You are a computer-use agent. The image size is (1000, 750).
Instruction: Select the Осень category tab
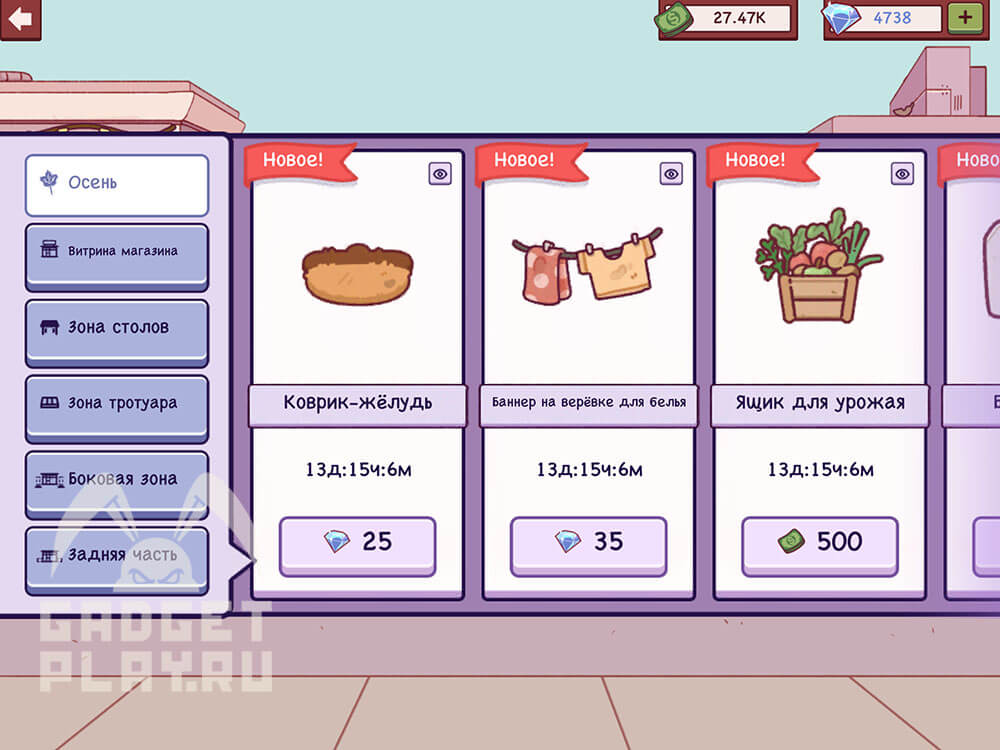tap(117, 184)
